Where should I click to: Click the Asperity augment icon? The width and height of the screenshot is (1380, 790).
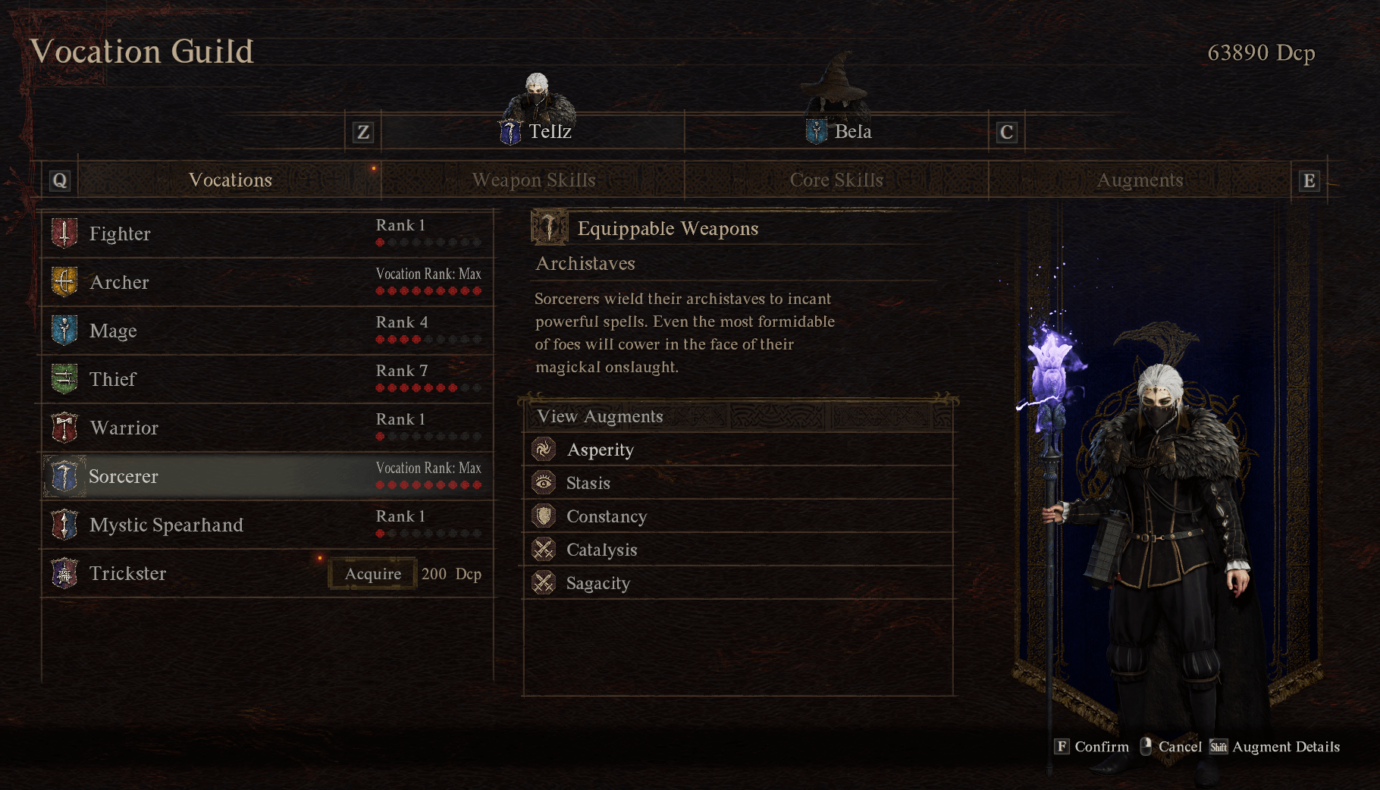pos(543,449)
